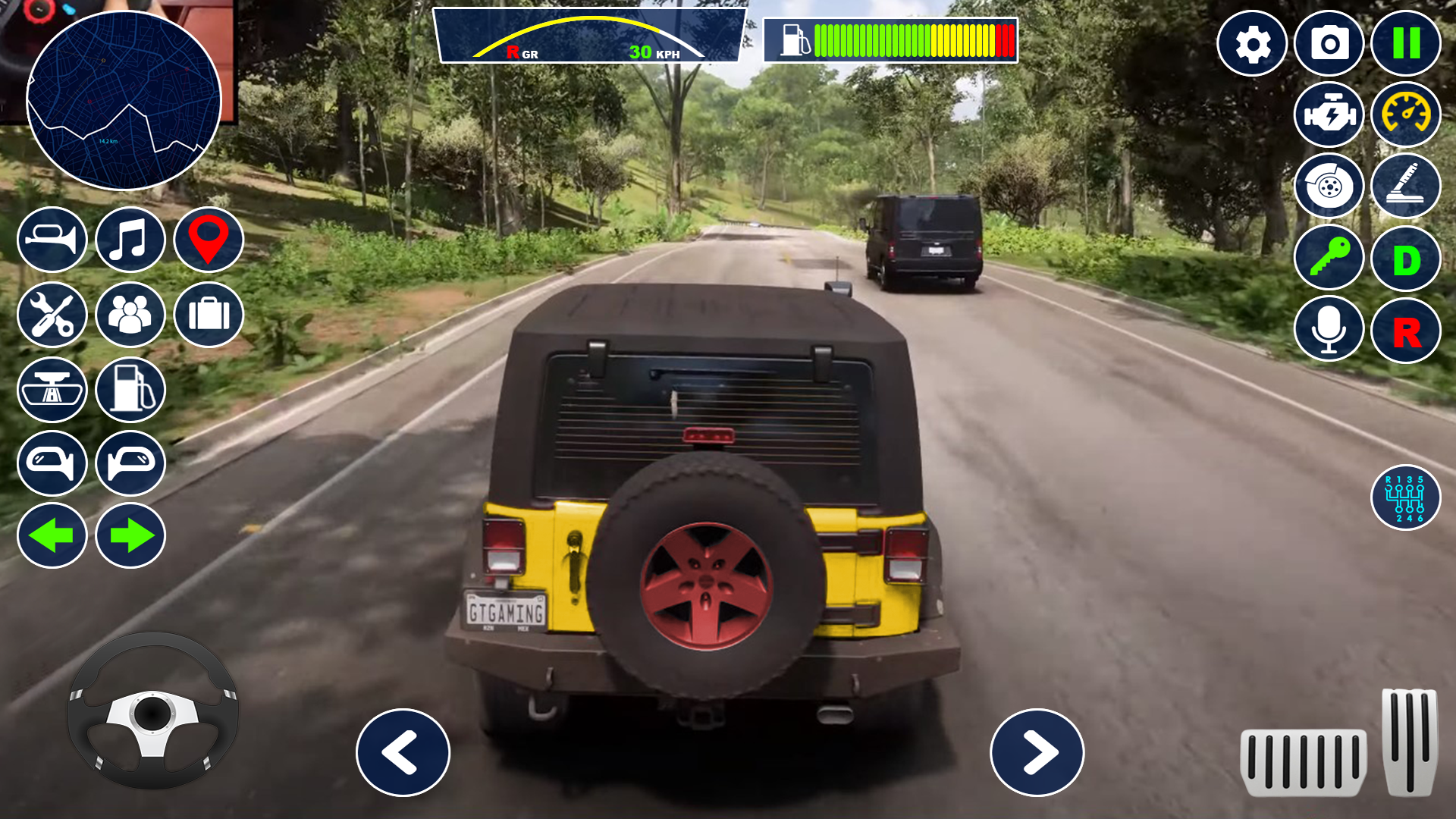Apply the disc brakes
Viewport: 1456px width, 819px height.
[x=1329, y=187]
